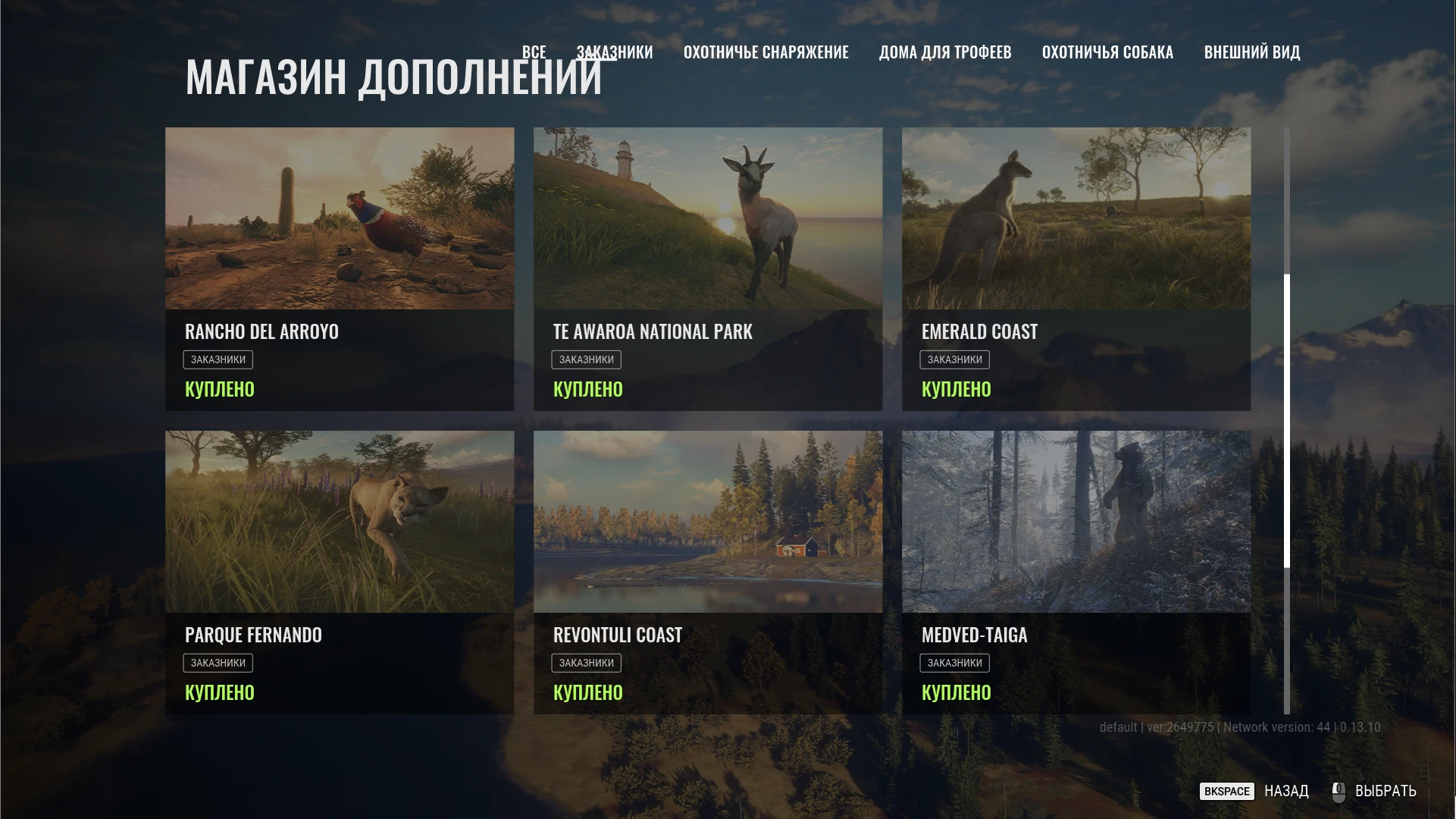This screenshot has width=1456, height=819.
Task: Open the ЗАКАЗНИКИ category tab
Action: 615,52
